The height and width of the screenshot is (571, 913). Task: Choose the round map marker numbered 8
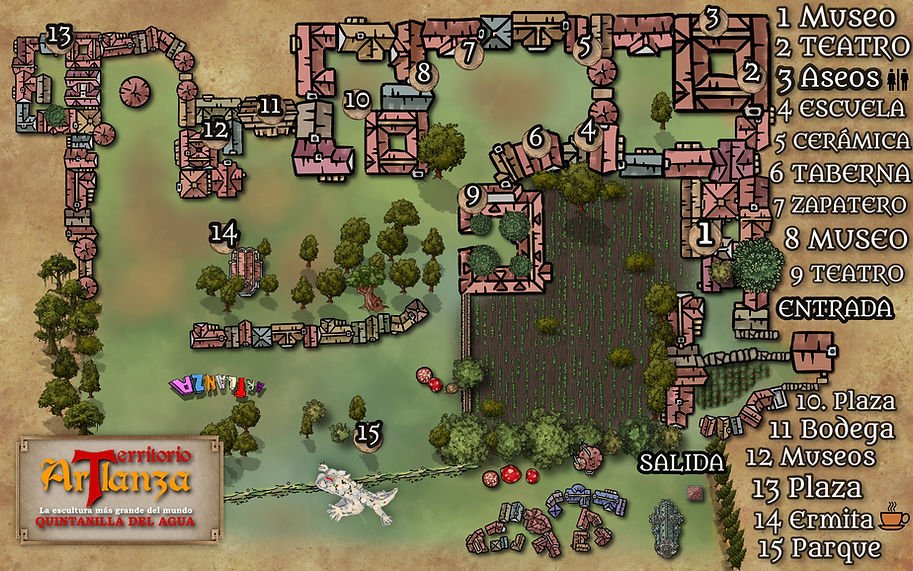tap(423, 73)
